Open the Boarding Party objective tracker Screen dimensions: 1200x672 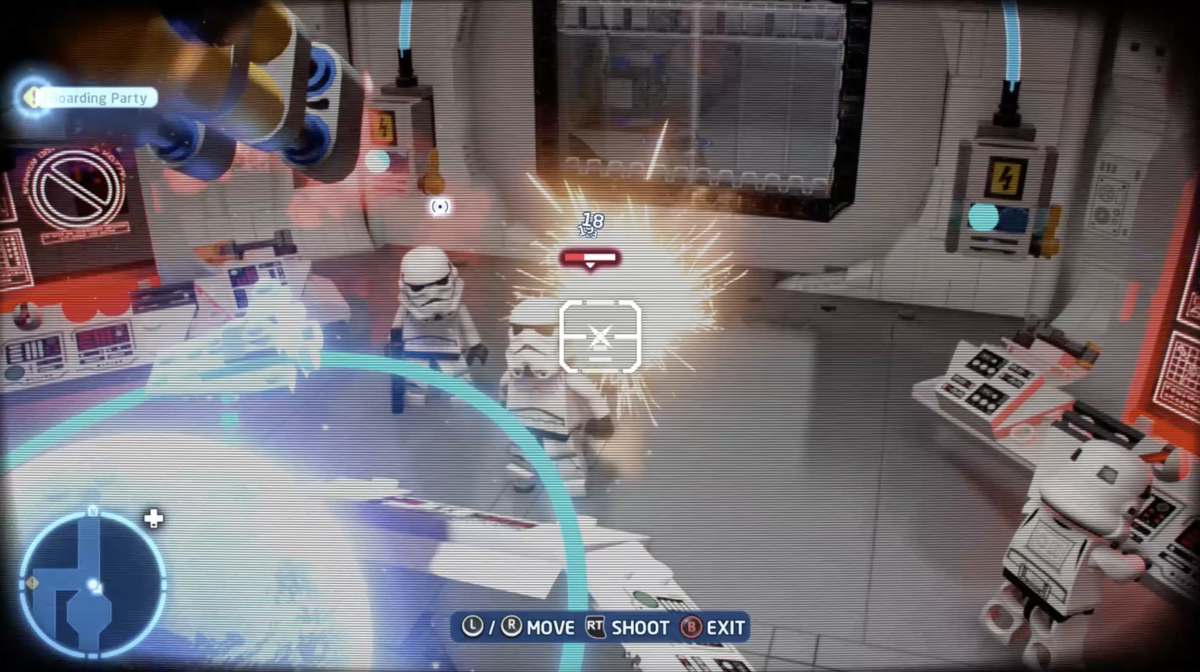click(92, 98)
